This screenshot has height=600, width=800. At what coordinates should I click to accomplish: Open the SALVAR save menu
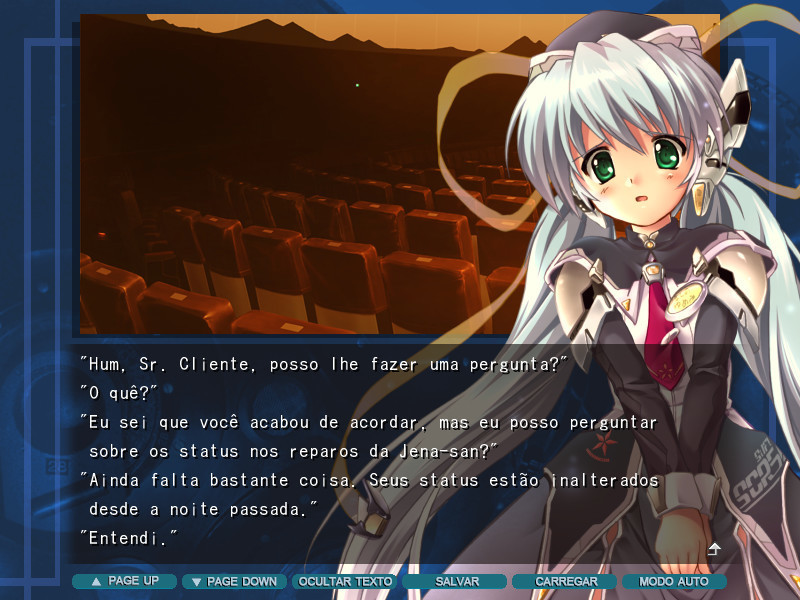[x=456, y=581]
